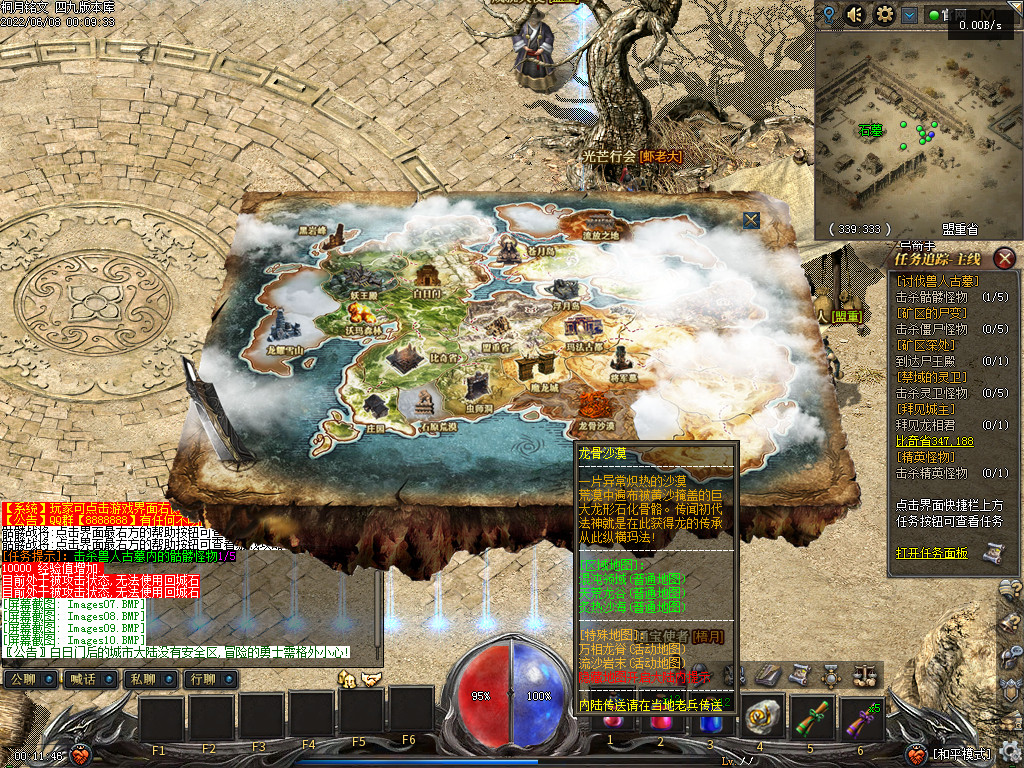1024x768 pixels.
Task: Close the quest tracker panel
Action: [1005, 258]
